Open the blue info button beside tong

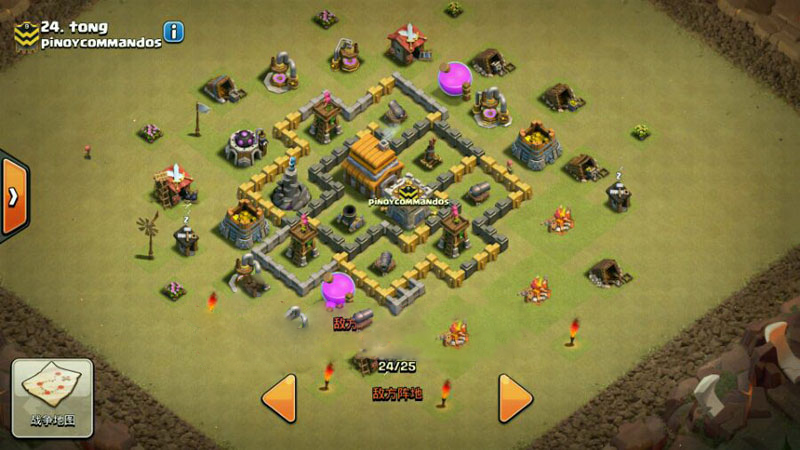coord(174,32)
